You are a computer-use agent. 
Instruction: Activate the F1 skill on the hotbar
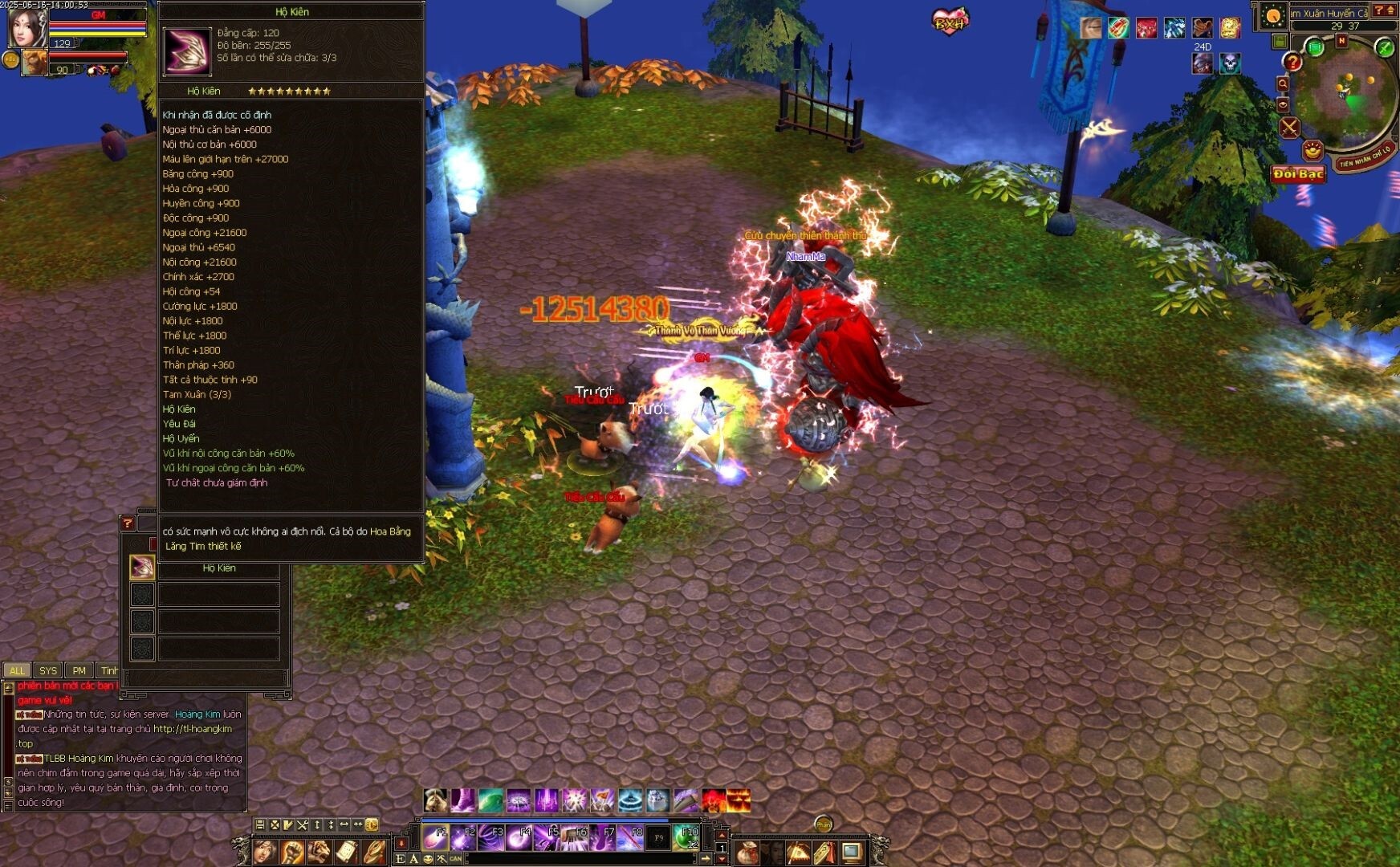[x=436, y=838]
